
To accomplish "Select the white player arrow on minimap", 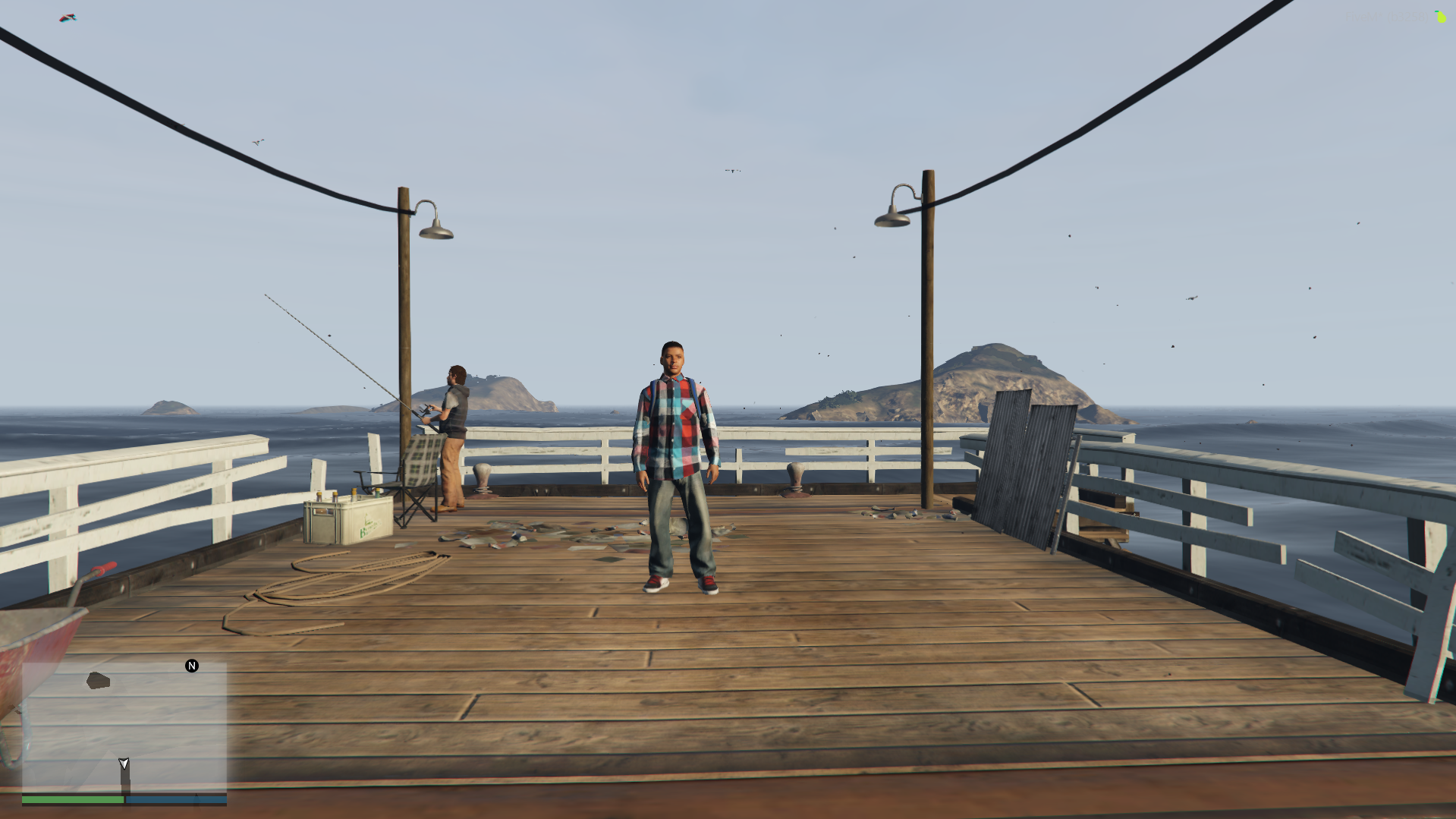I will (124, 763).
